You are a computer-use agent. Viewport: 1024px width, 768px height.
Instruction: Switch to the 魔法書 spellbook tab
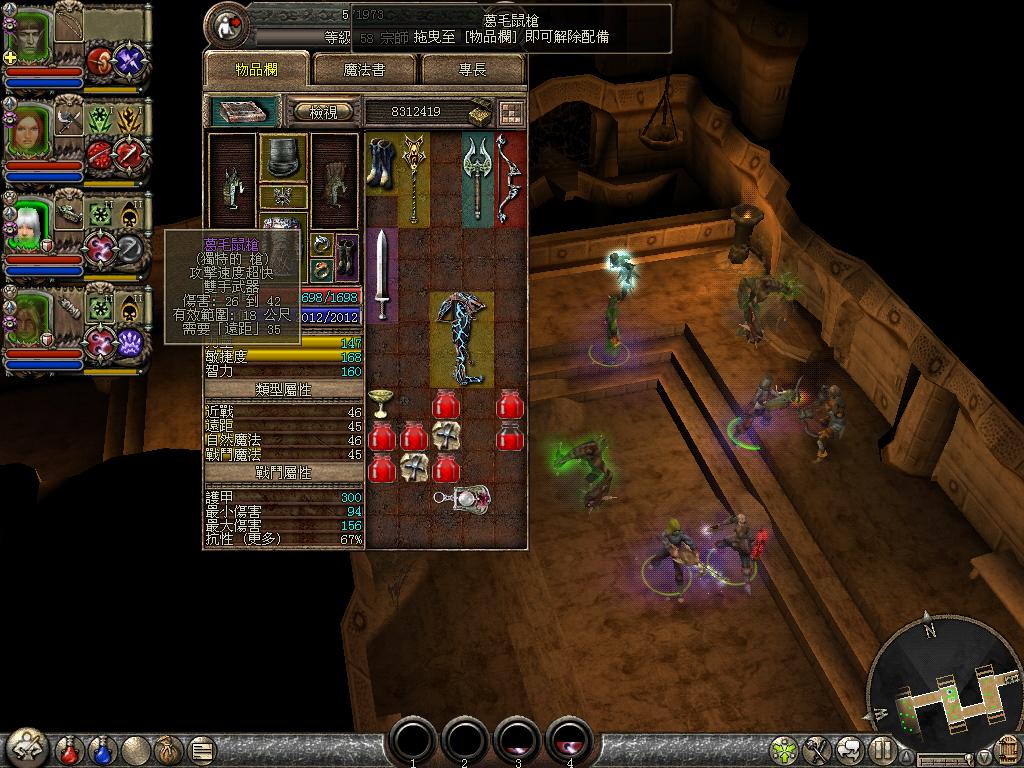[x=364, y=69]
